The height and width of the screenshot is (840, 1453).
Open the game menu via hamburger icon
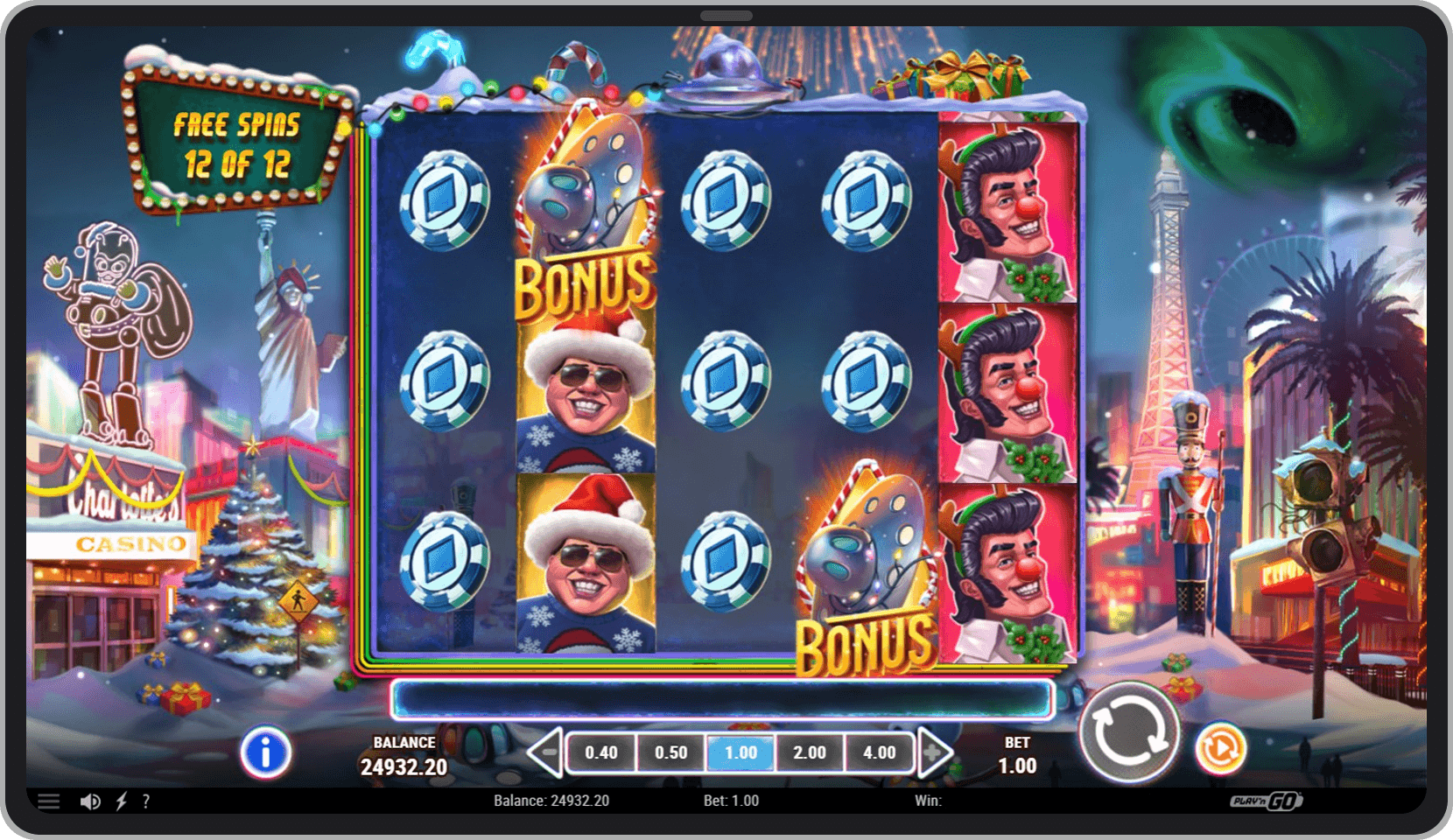pos(50,801)
